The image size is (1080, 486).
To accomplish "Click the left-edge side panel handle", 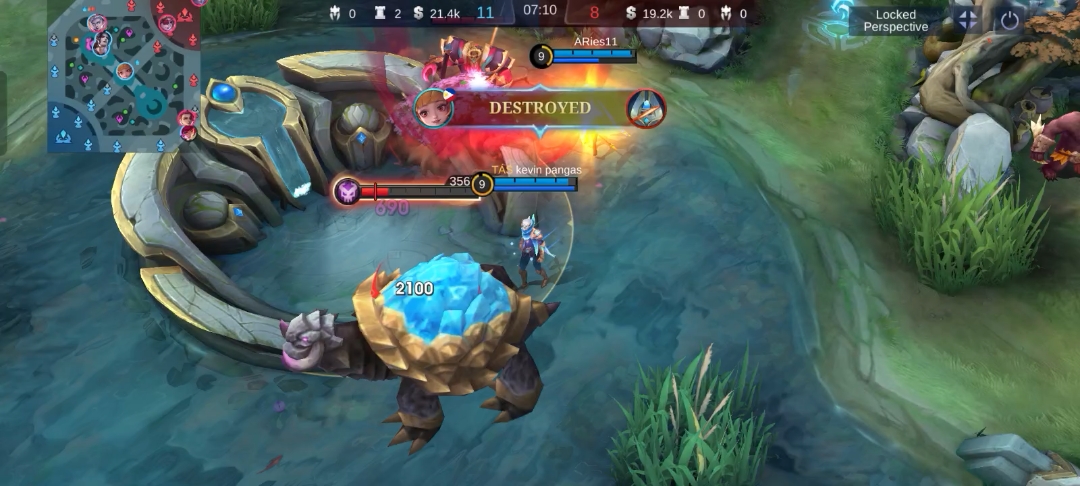I will pyautogui.click(x=3, y=112).
